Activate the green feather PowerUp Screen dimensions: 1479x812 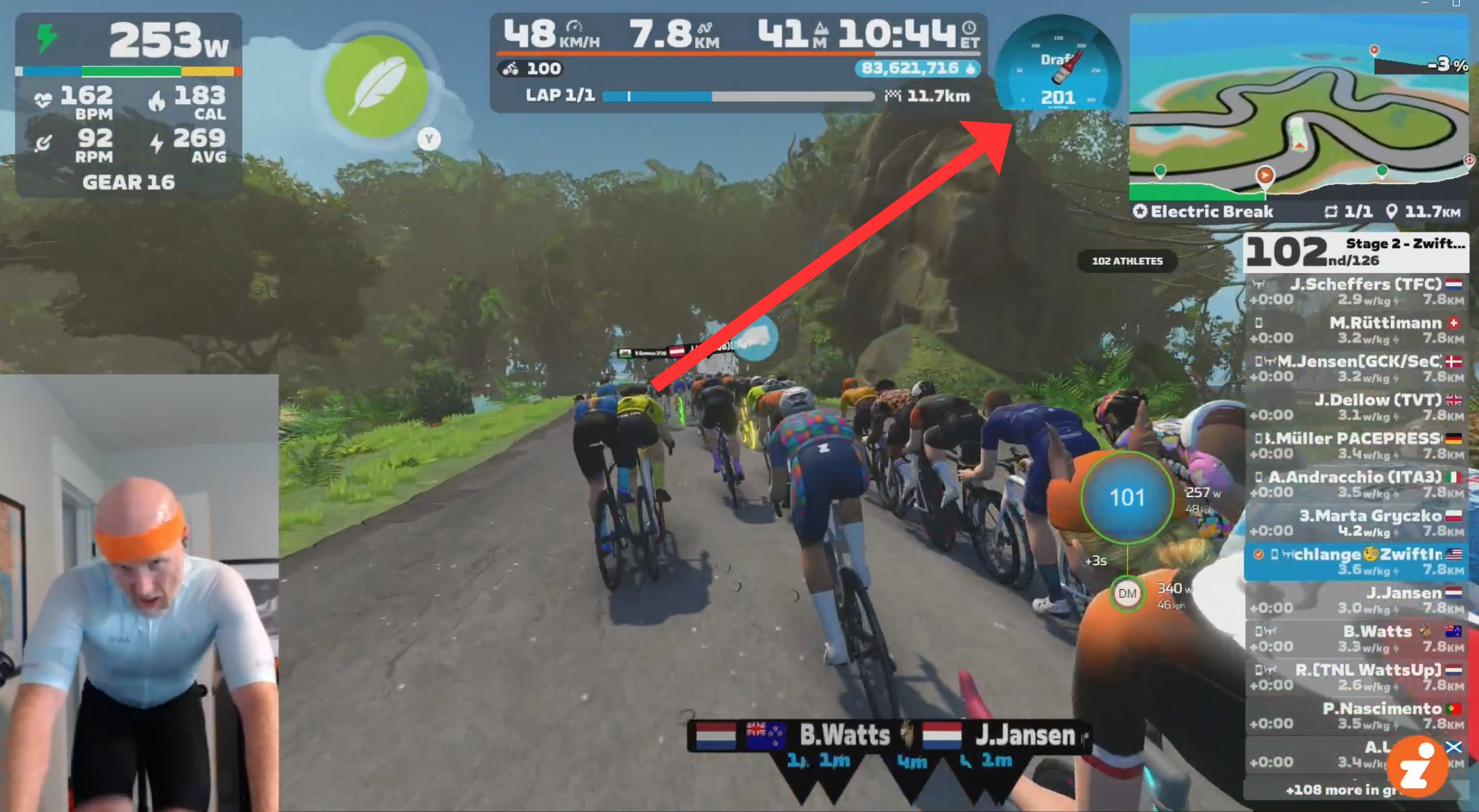click(375, 85)
